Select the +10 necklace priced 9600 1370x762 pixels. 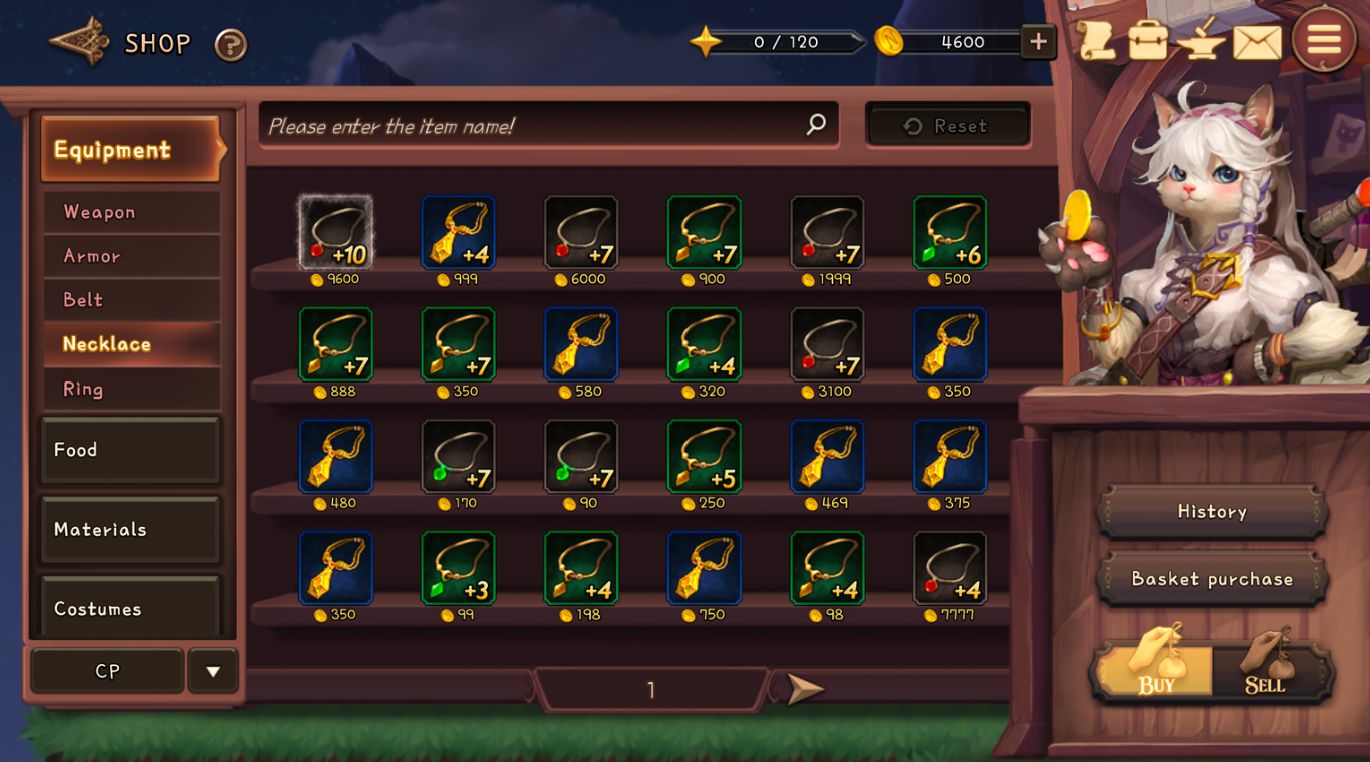click(x=336, y=233)
